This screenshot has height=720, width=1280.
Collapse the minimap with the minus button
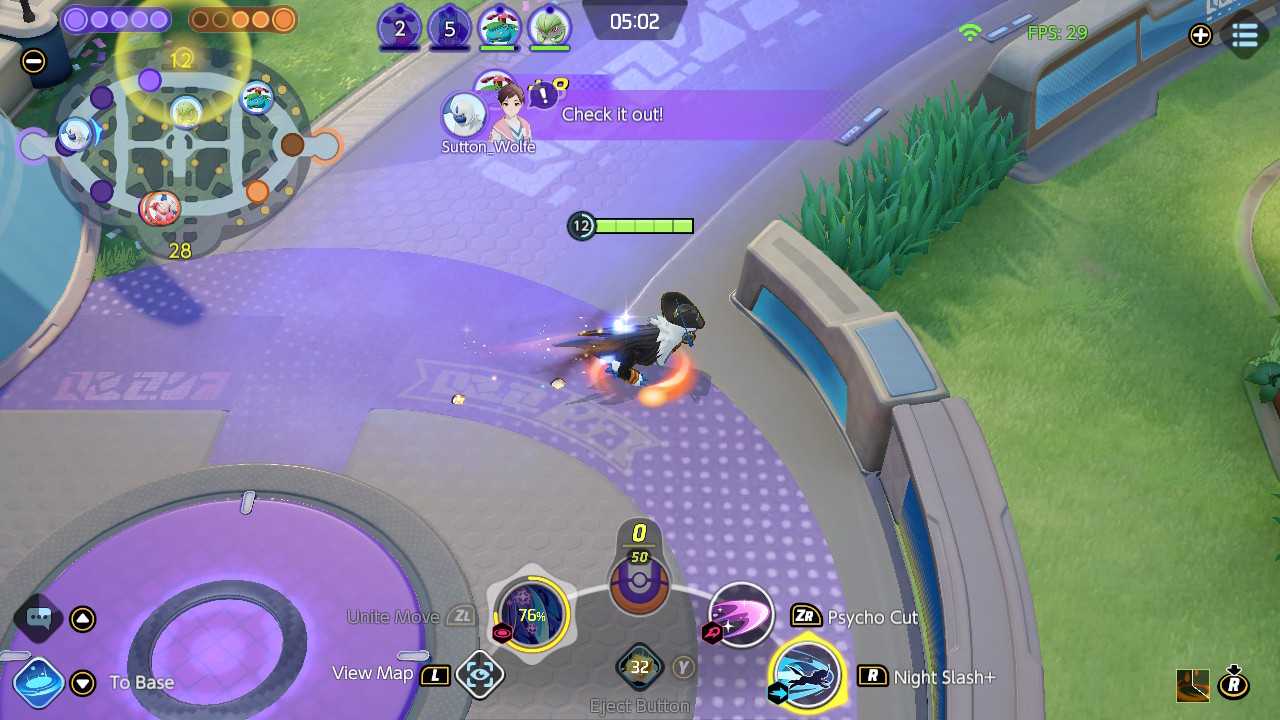click(x=33, y=61)
